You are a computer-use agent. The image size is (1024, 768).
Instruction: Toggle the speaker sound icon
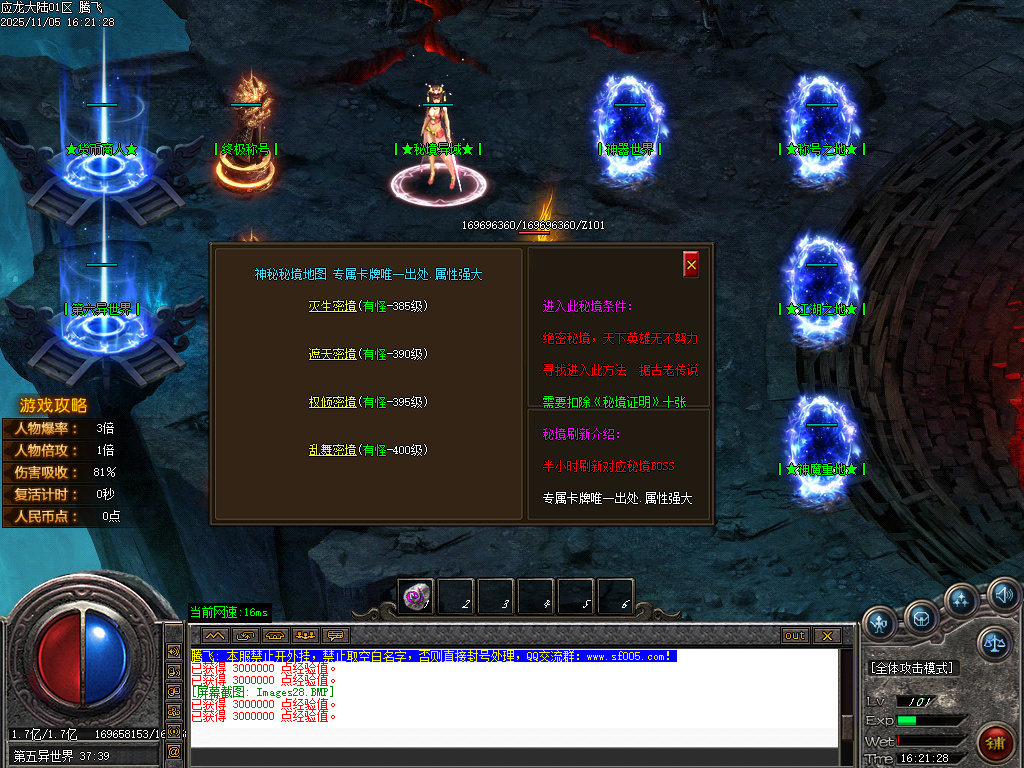click(x=1003, y=596)
